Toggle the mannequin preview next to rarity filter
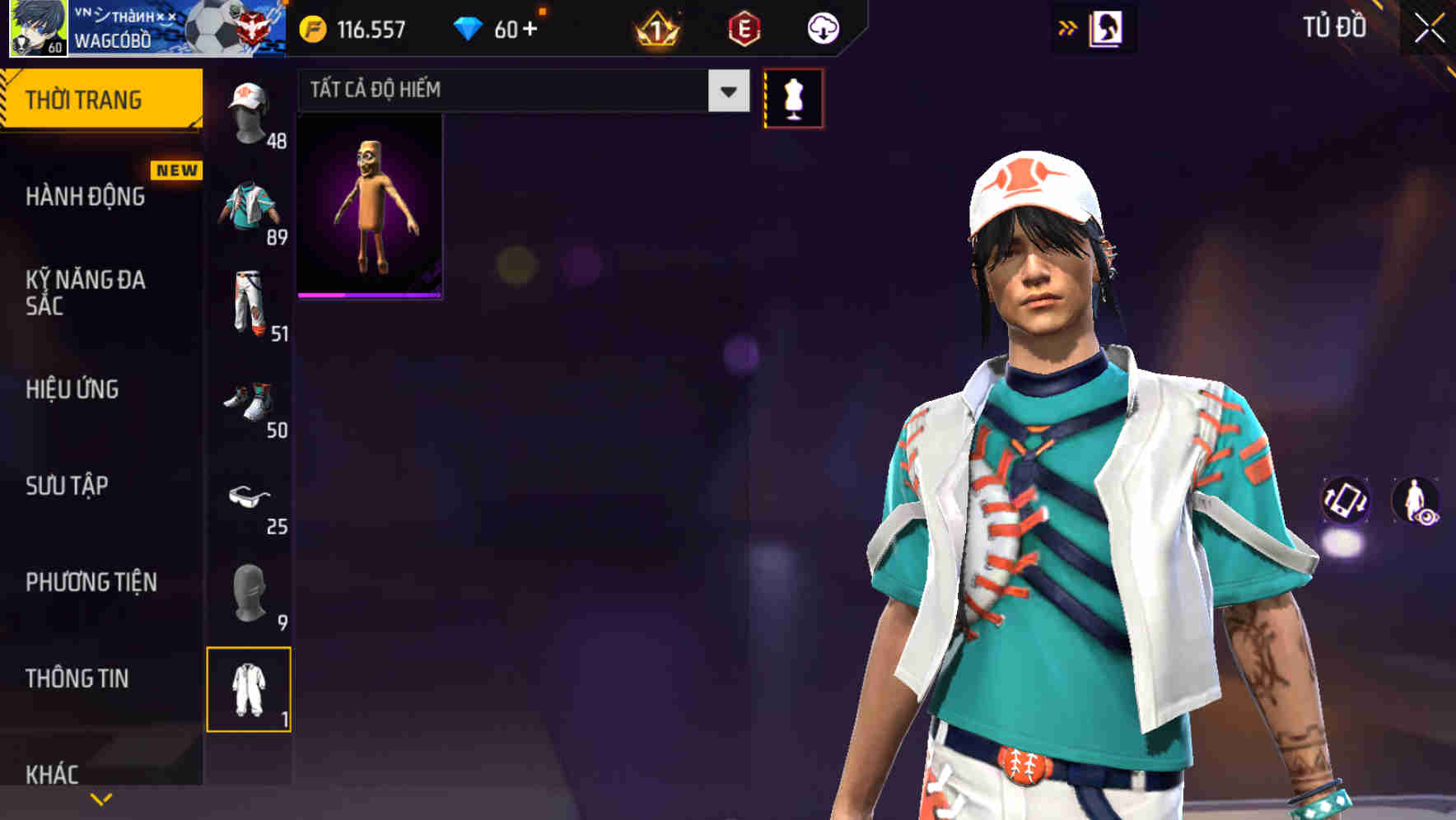The height and width of the screenshot is (820, 1456). (x=793, y=98)
